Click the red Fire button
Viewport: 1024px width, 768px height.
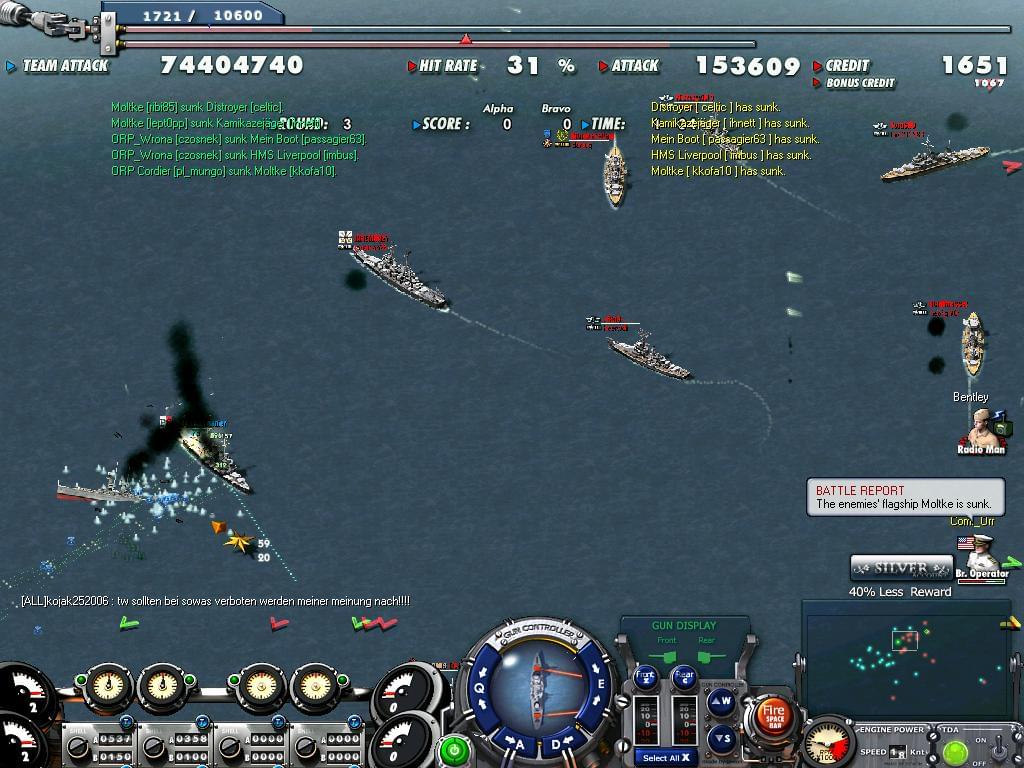(x=774, y=715)
